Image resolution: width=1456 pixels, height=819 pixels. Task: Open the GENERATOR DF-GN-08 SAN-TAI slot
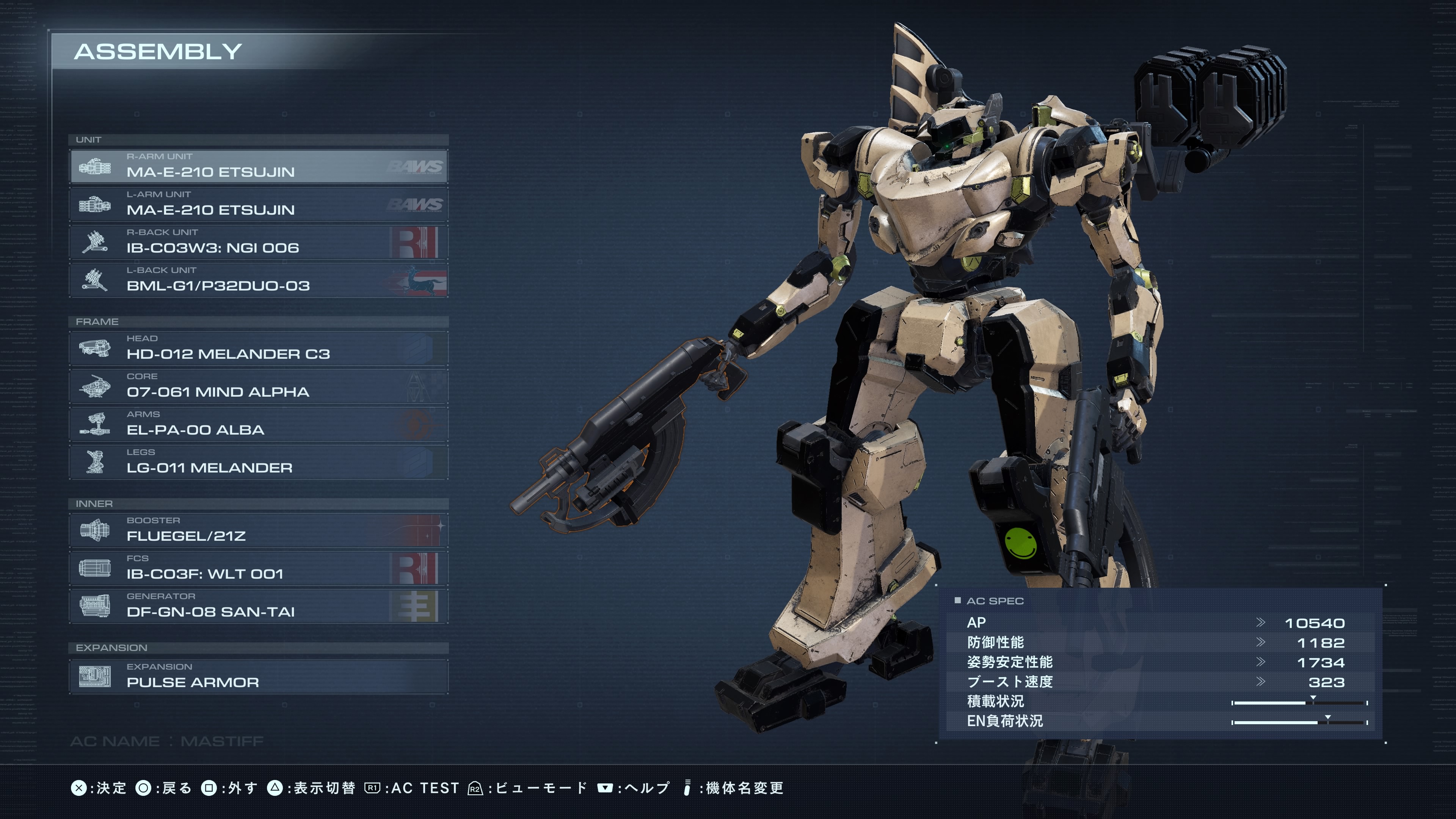[x=259, y=606]
